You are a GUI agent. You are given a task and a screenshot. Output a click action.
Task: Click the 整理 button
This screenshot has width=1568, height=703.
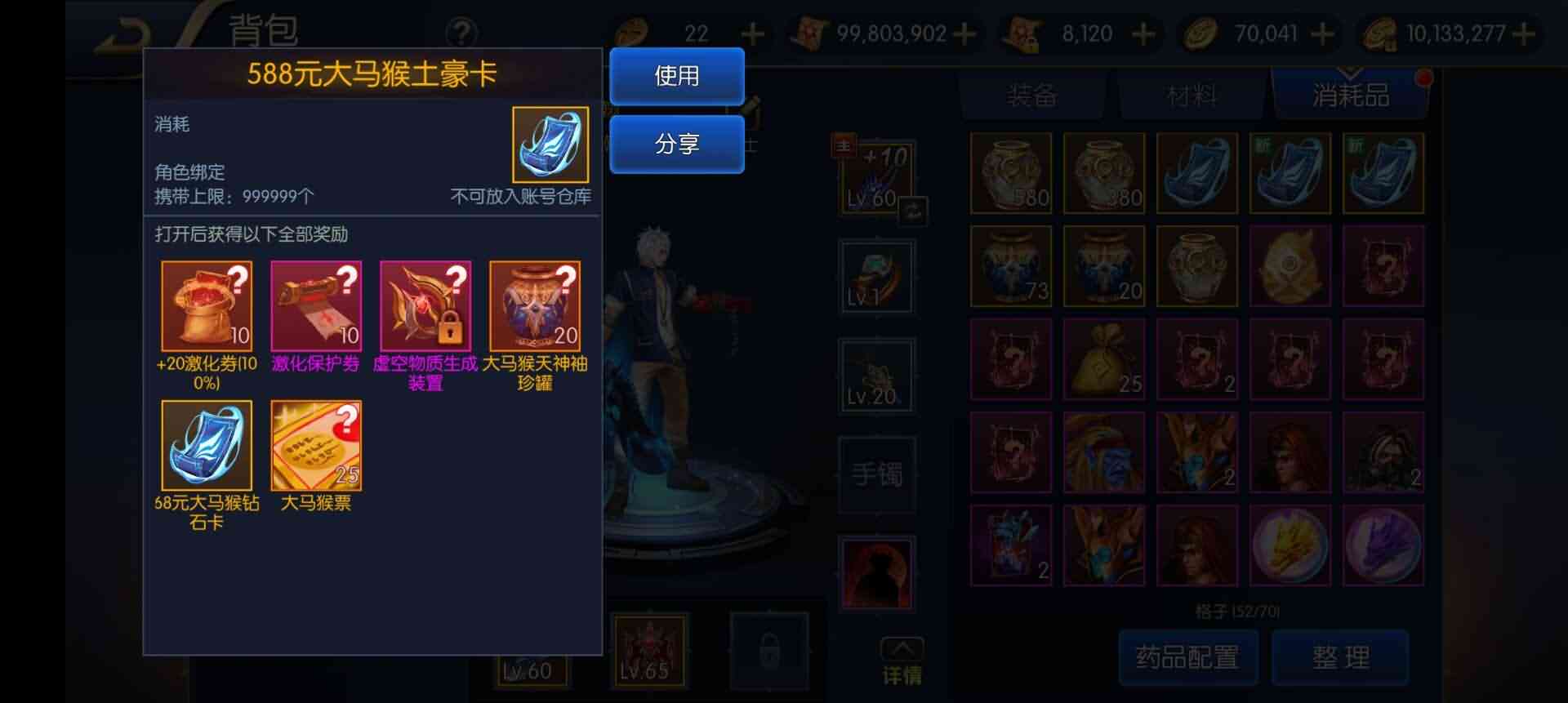[x=1340, y=656]
